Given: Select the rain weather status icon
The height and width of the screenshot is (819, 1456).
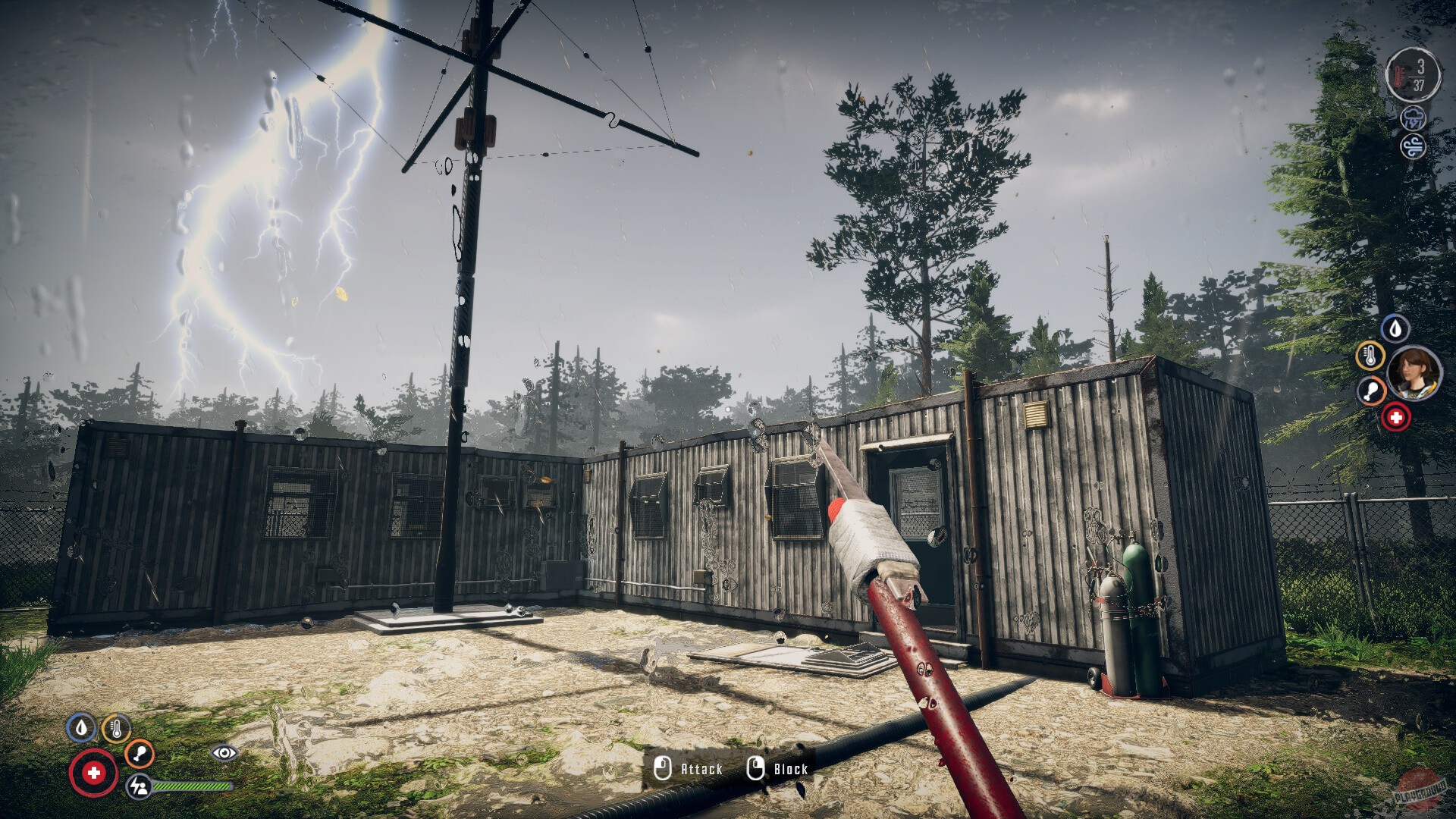Looking at the screenshot, I should pyautogui.click(x=1414, y=118).
